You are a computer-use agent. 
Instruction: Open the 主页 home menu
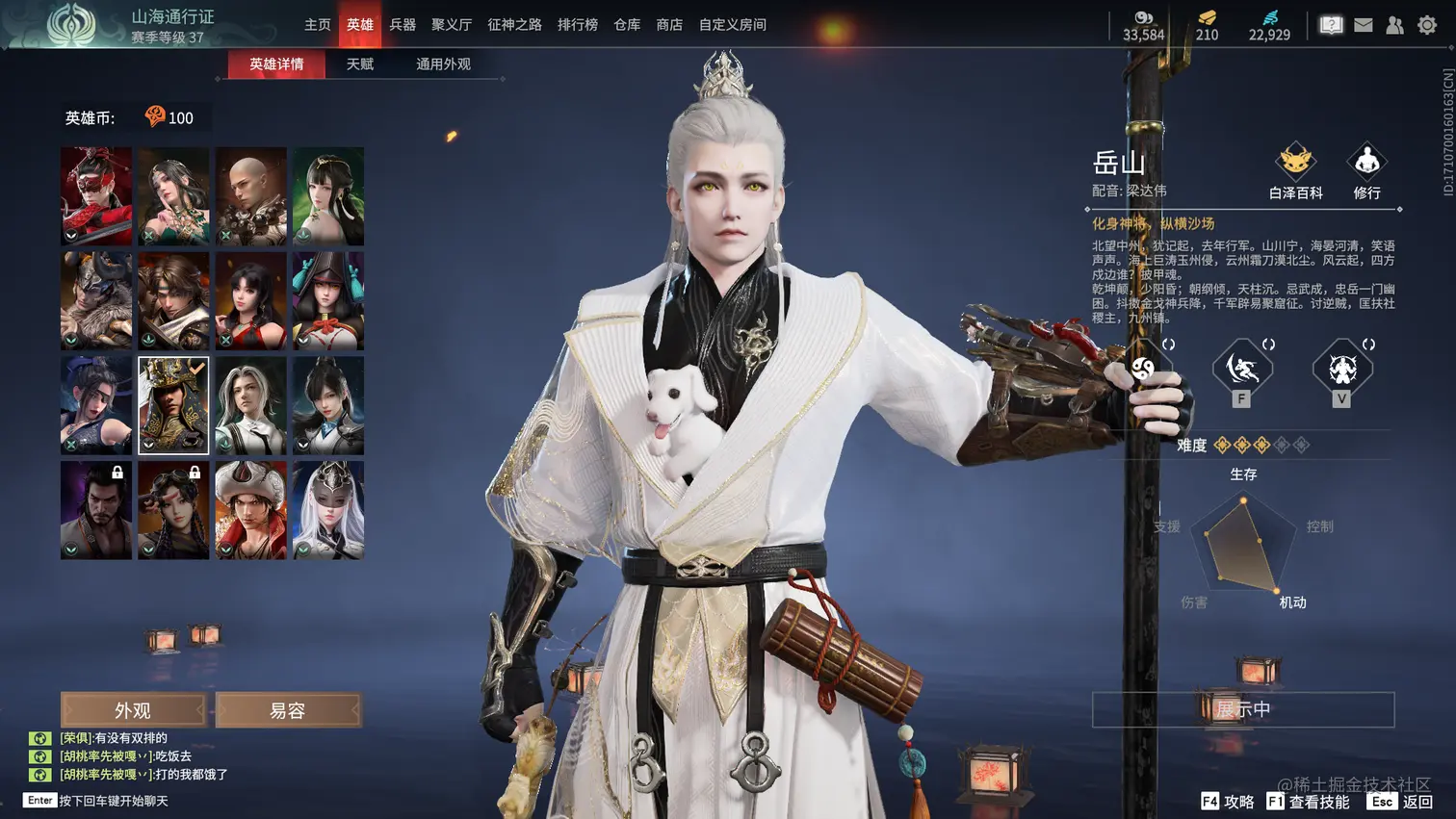pyautogui.click(x=317, y=25)
